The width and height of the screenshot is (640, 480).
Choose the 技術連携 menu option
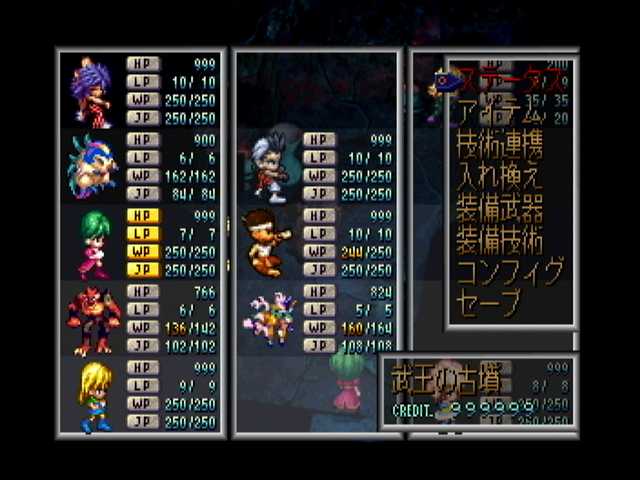[x=499, y=144]
